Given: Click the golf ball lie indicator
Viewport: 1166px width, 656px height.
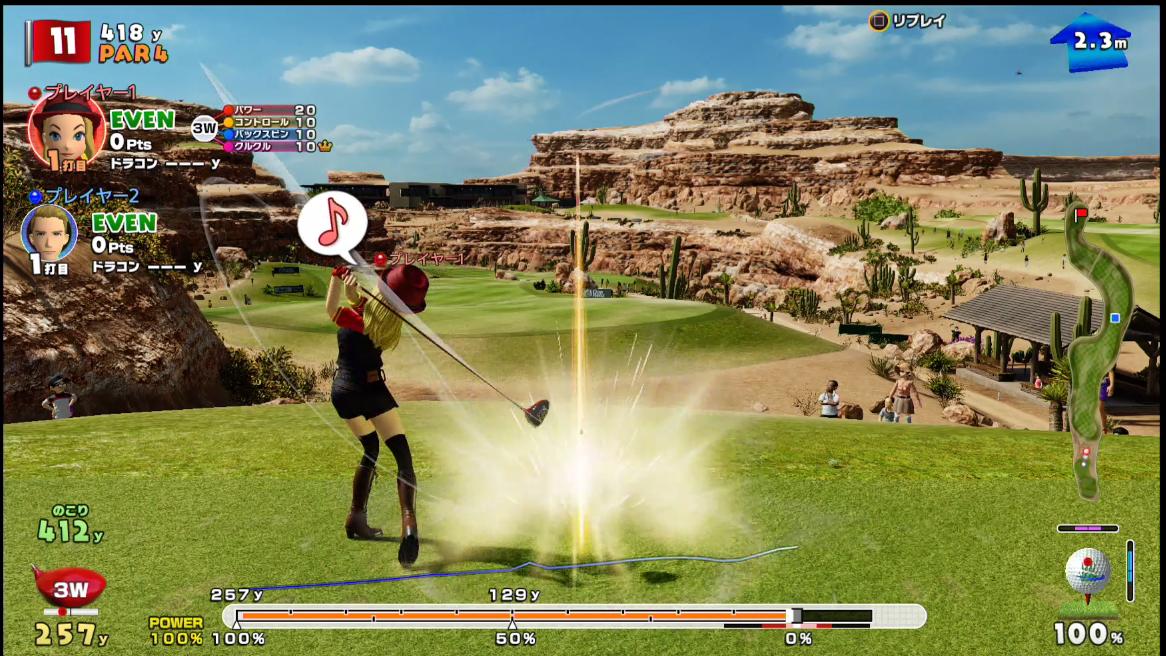Looking at the screenshot, I should tap(1087, 576).
